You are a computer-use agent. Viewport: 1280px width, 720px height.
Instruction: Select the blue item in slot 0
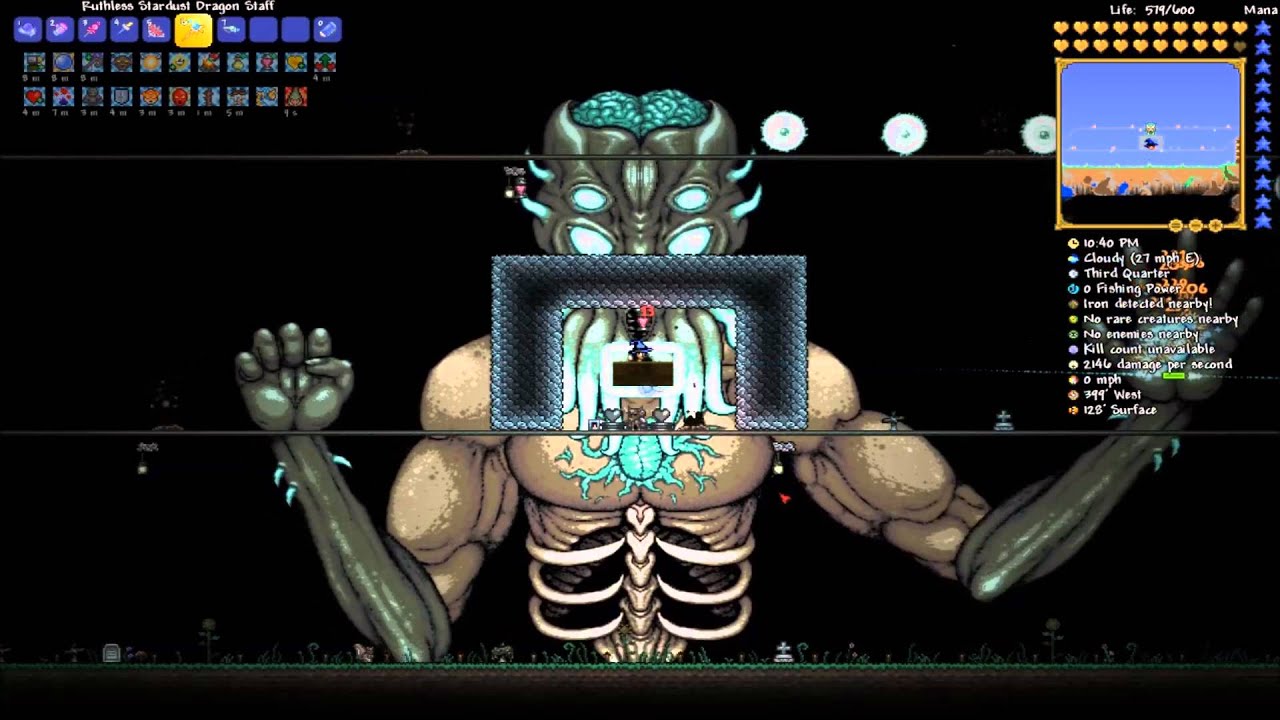[327, 30]
